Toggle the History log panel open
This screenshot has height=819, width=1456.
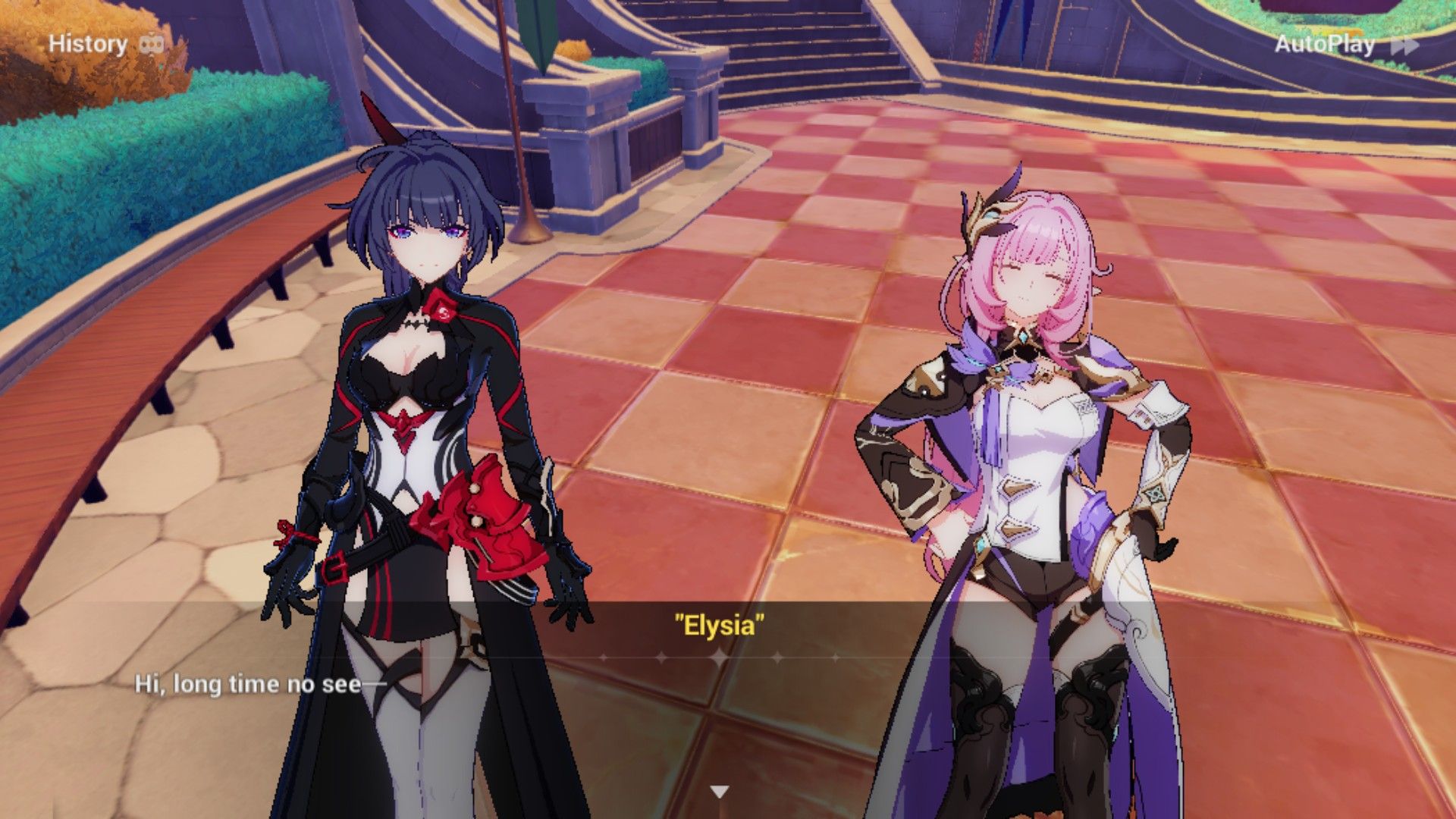87,43
